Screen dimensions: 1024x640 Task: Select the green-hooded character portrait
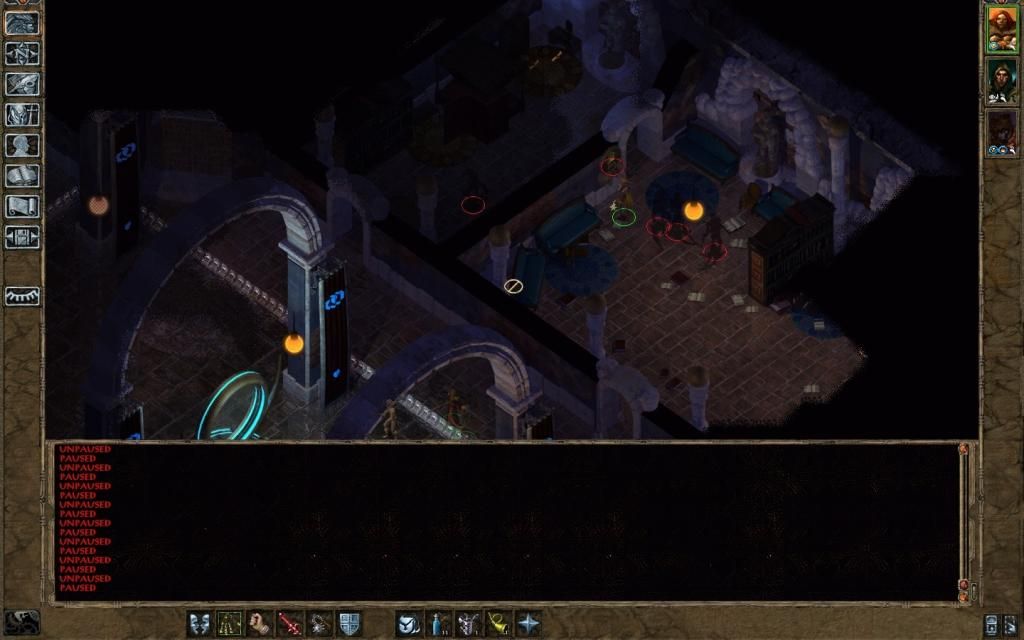point(1002,80)
